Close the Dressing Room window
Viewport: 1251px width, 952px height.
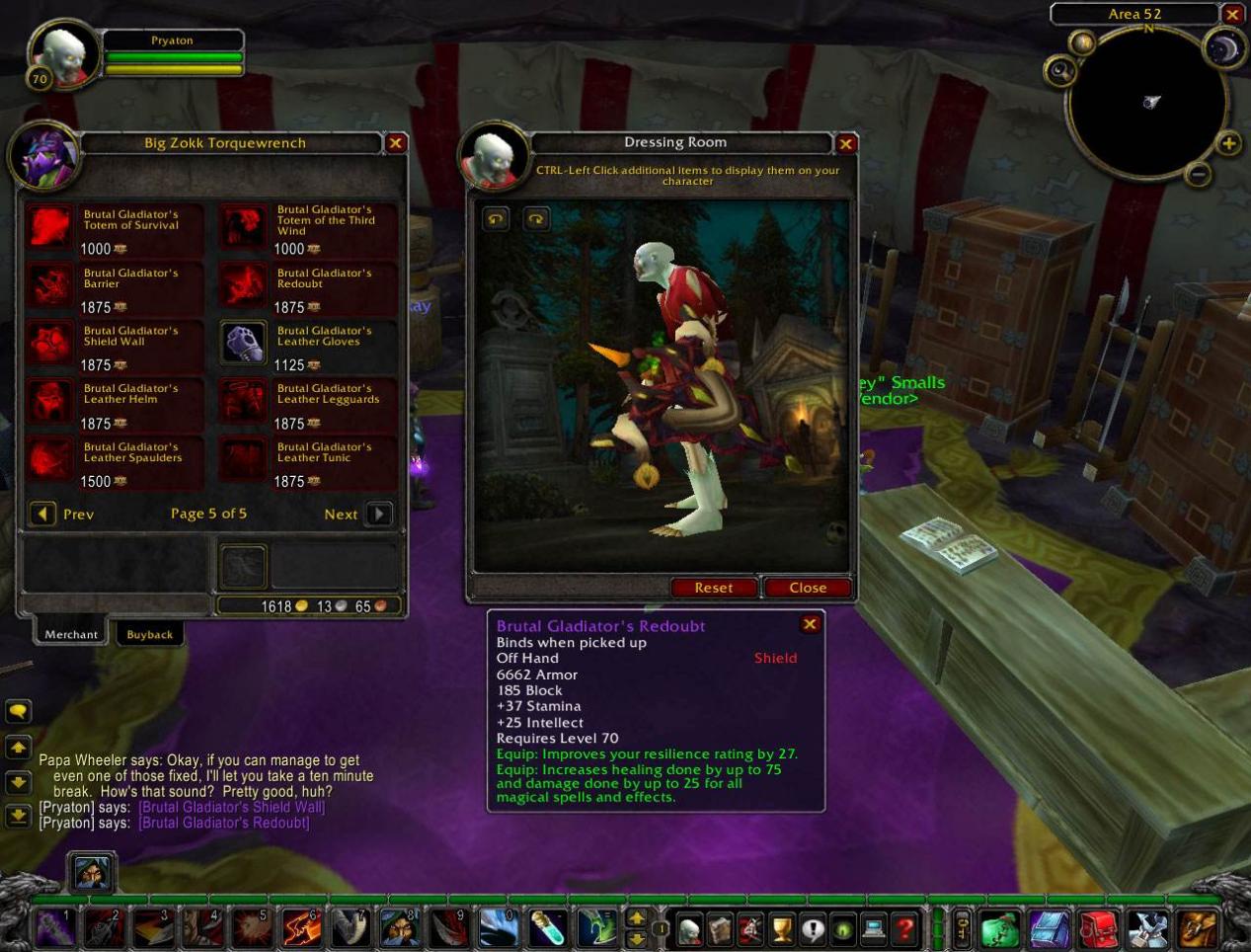(846, 144)
